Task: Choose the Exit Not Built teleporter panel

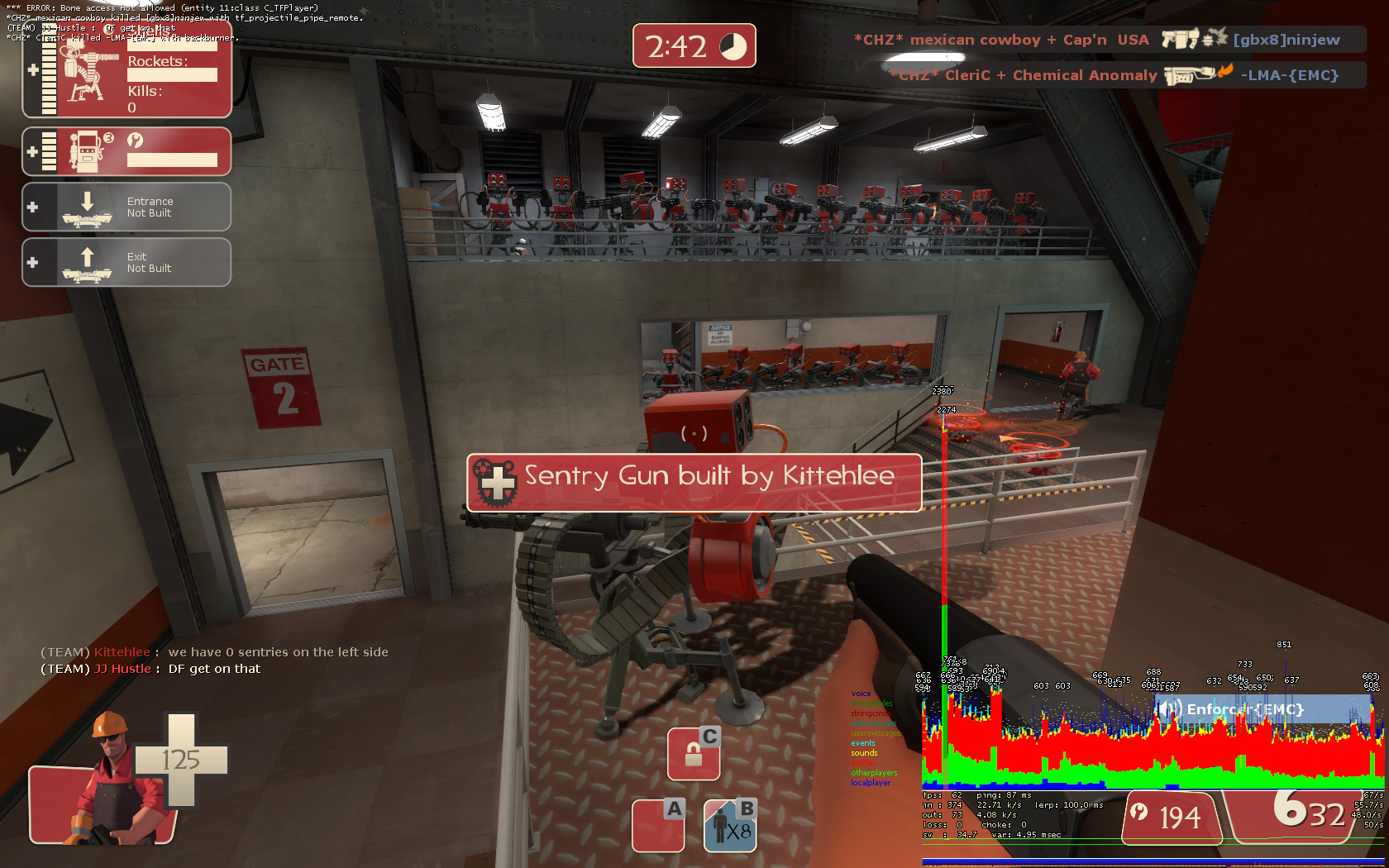Action: pos(126,262)
